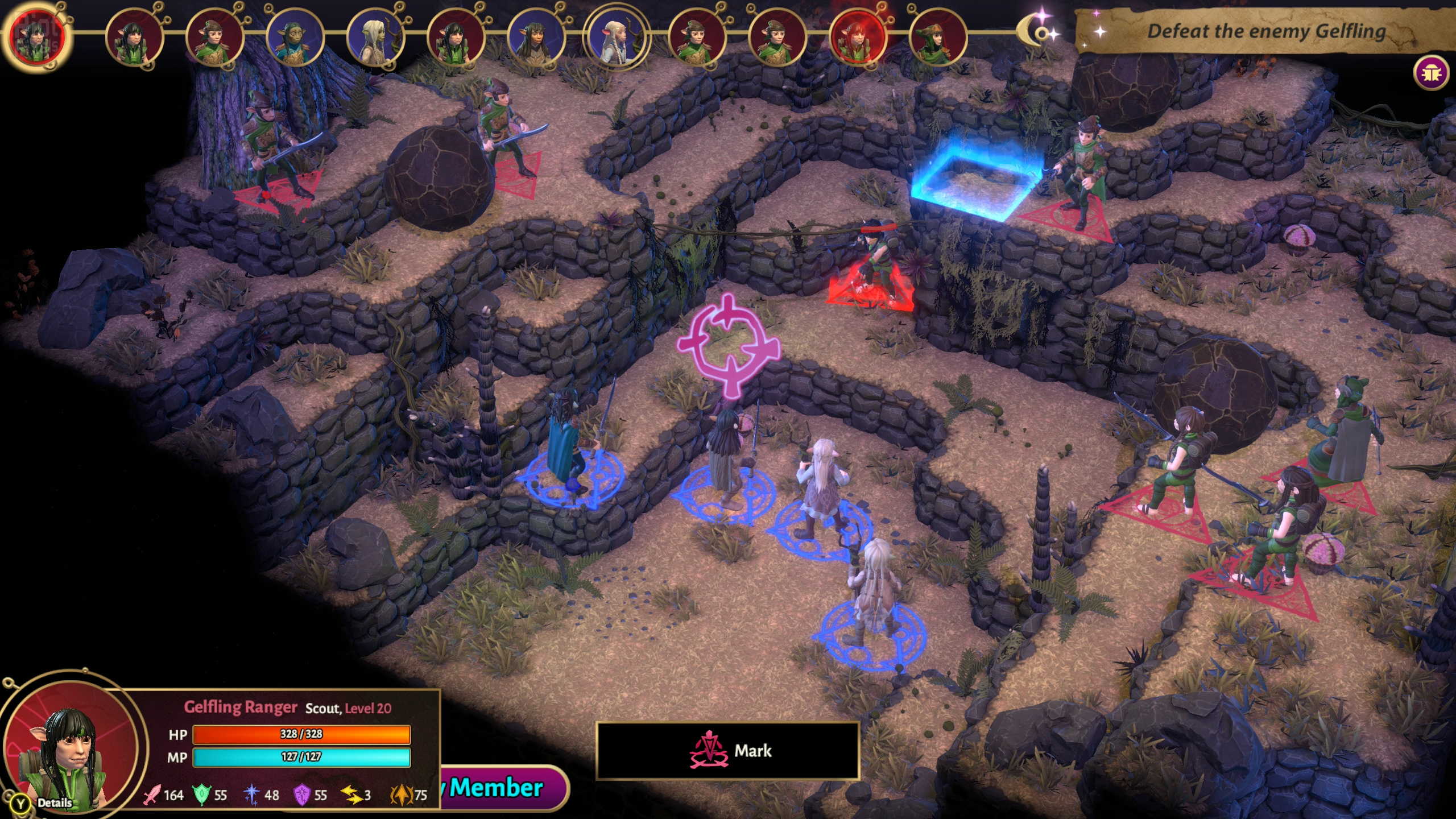This screenshot has width=1456, height=819.
Task: Choose the double-ringed white-haired turn-order portrait
Action: pos(617,38)
